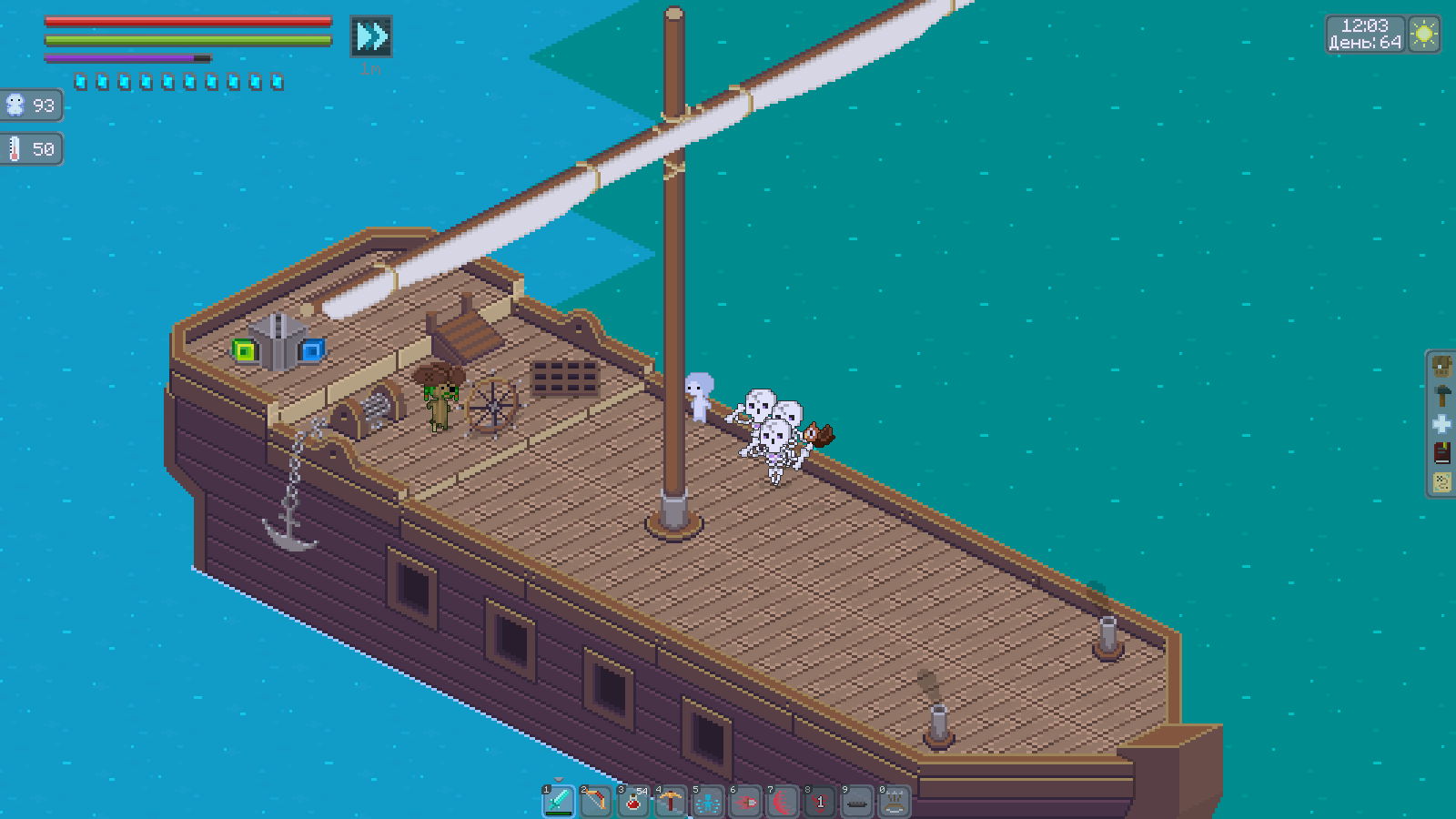Open the red journal book
The width and height of the screenshot is (1456, 819).
[1442, 452]
